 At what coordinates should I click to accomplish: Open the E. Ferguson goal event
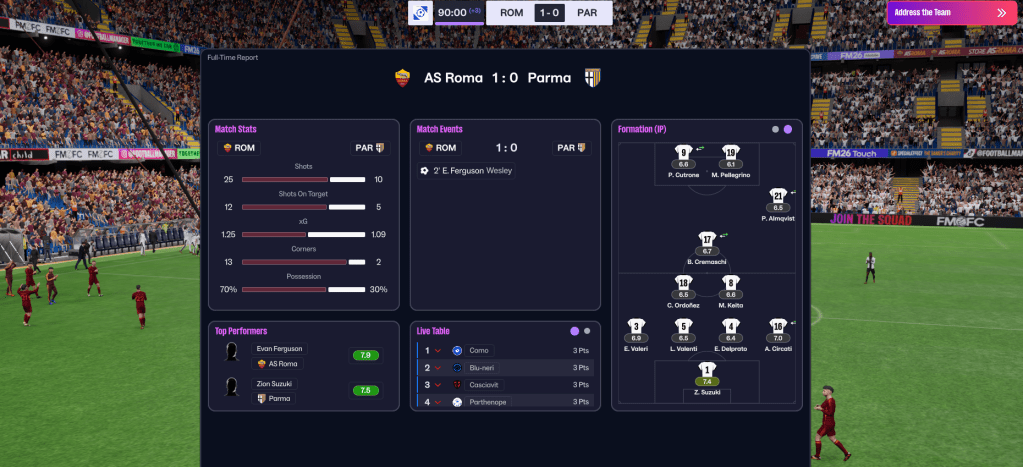pyautogui.click(x=467, y=171)
